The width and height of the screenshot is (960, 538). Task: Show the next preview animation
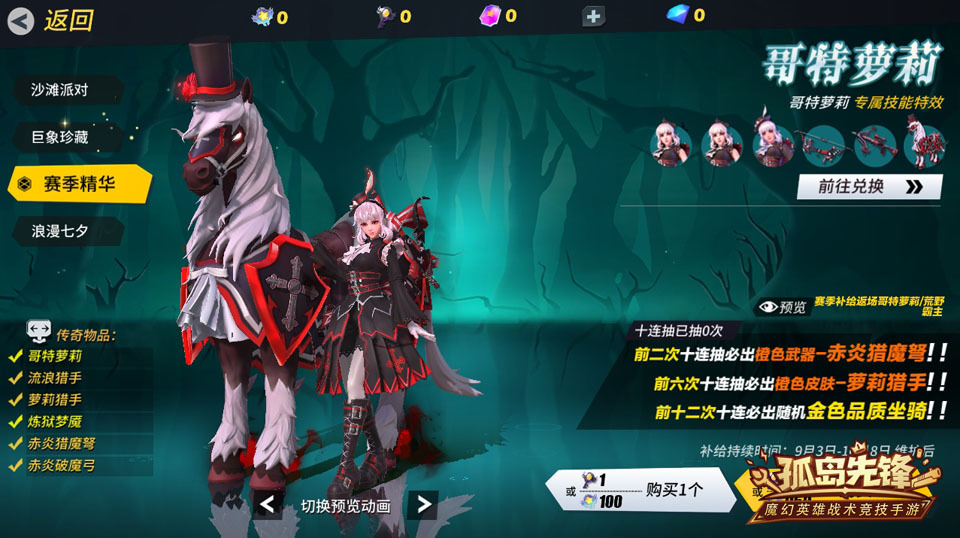tap(424, 505)
